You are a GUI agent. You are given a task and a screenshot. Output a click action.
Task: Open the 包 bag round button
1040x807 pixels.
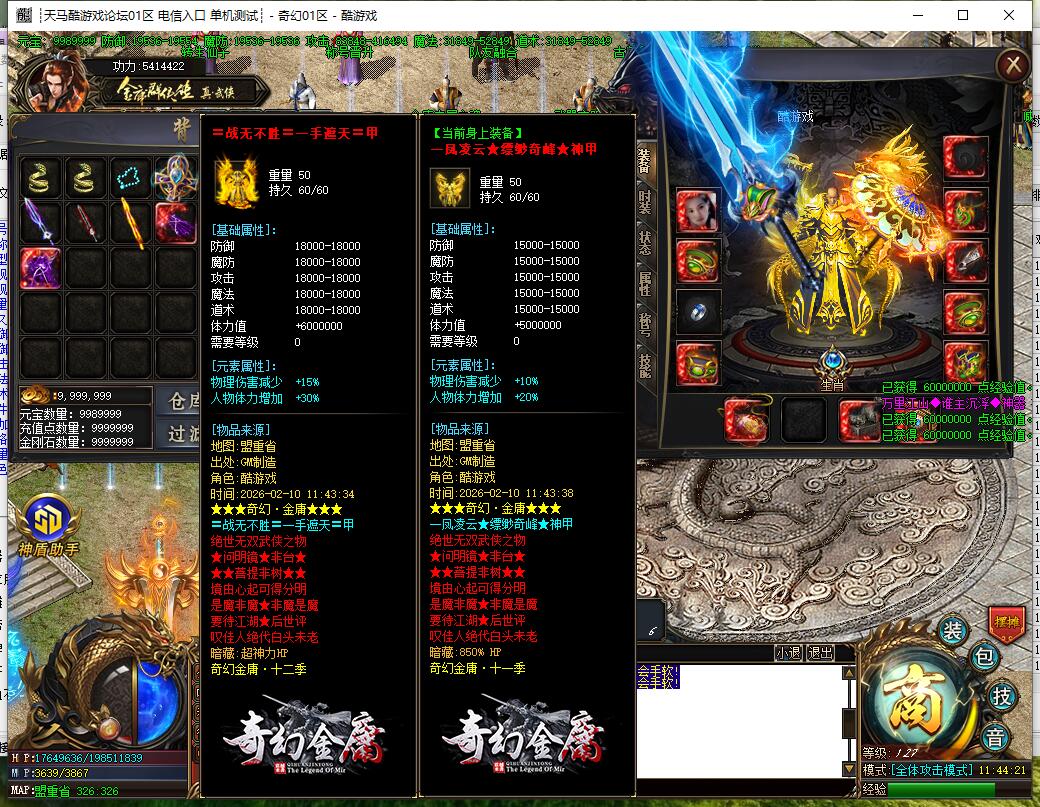click(984, 657)
